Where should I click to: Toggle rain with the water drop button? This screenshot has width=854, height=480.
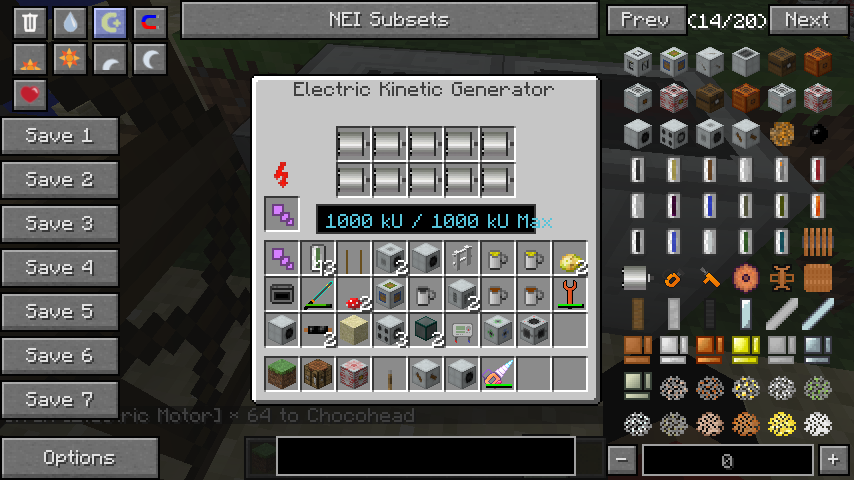pos(69,23)
